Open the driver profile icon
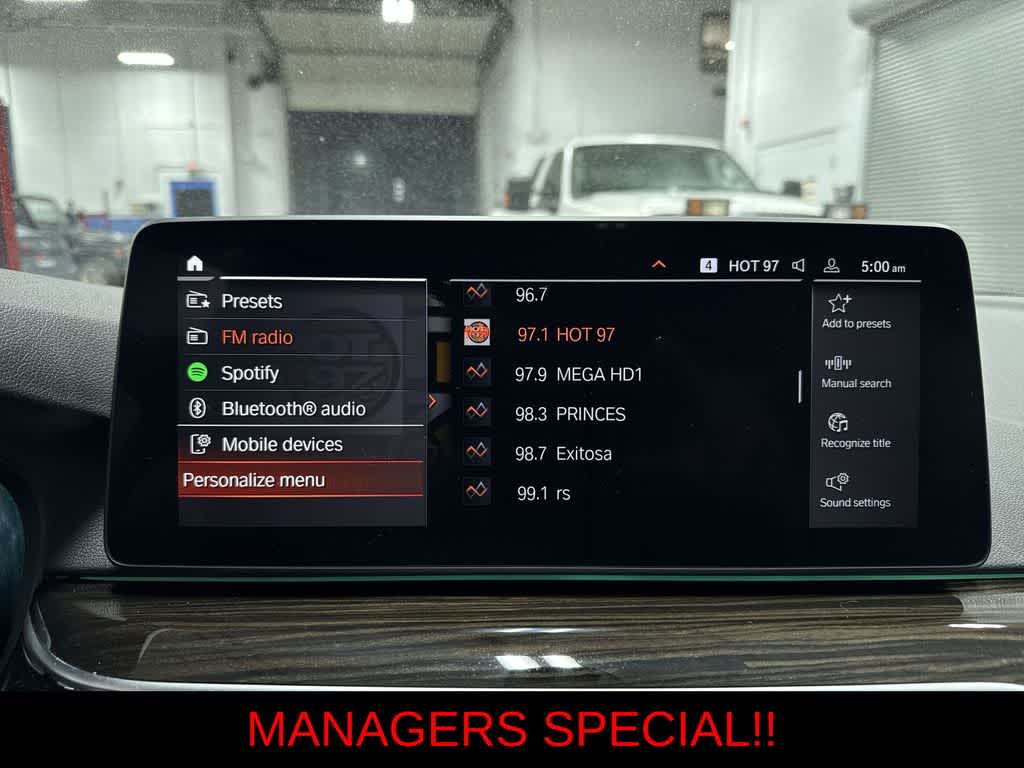The image size is (1024, 768). (x=831, y=266)
